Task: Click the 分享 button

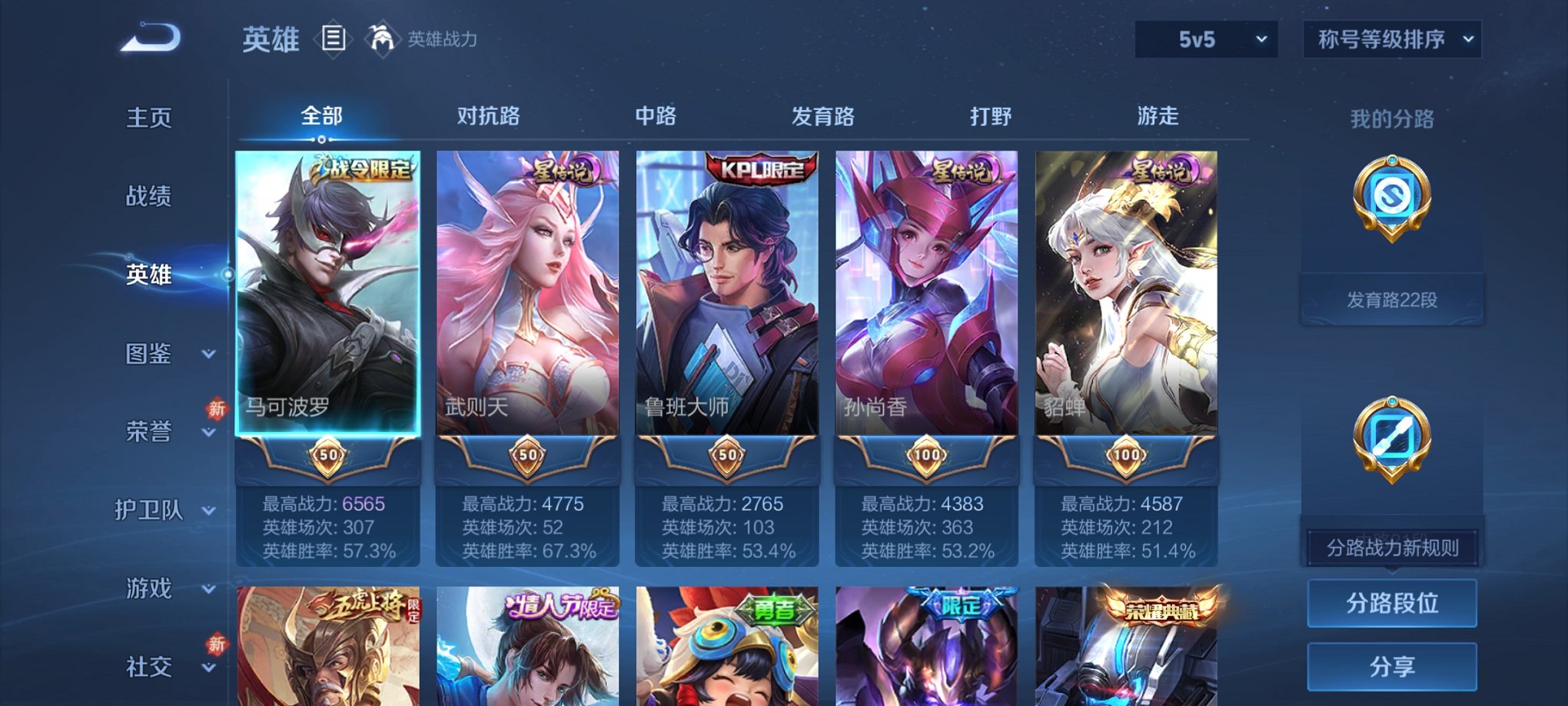Action: tap(1391, 664)
